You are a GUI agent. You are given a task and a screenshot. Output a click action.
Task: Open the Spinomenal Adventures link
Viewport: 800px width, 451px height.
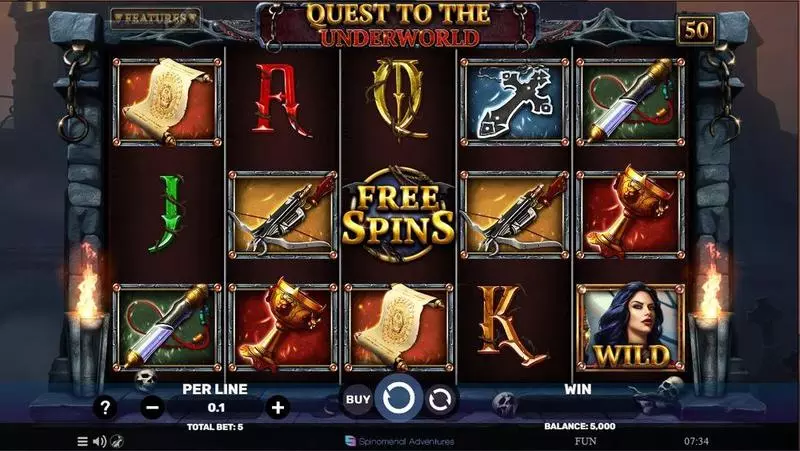(x=399, y=440)
